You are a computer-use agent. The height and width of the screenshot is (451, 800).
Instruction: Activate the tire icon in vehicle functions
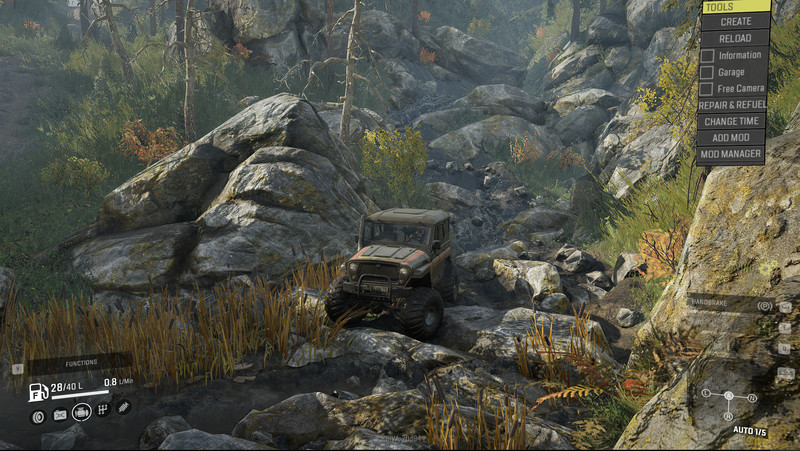coord(39,416)
